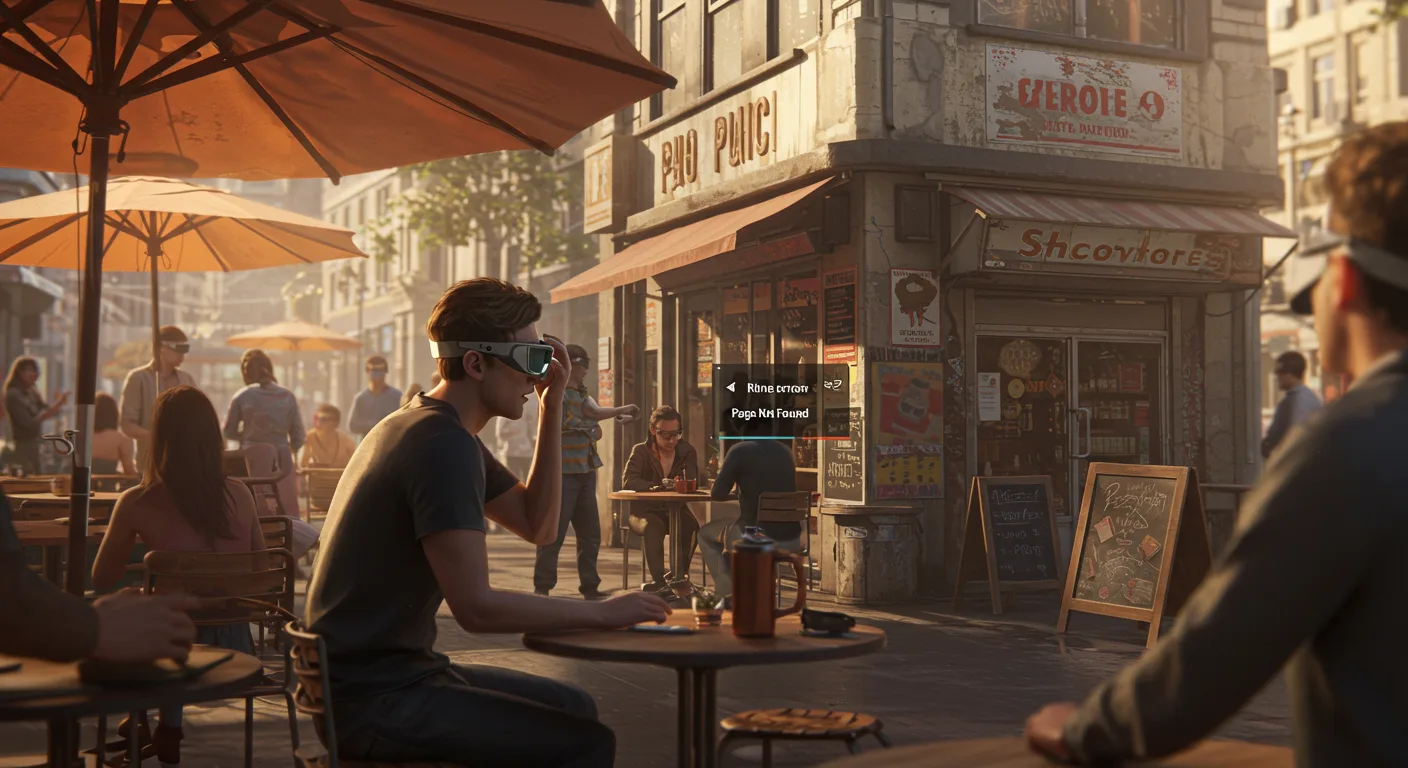Click the back arrow on the floating panel
Image resolution: width=1408 pixels, height=768 pixels.
pyautogui.click(x=730, y=388)
